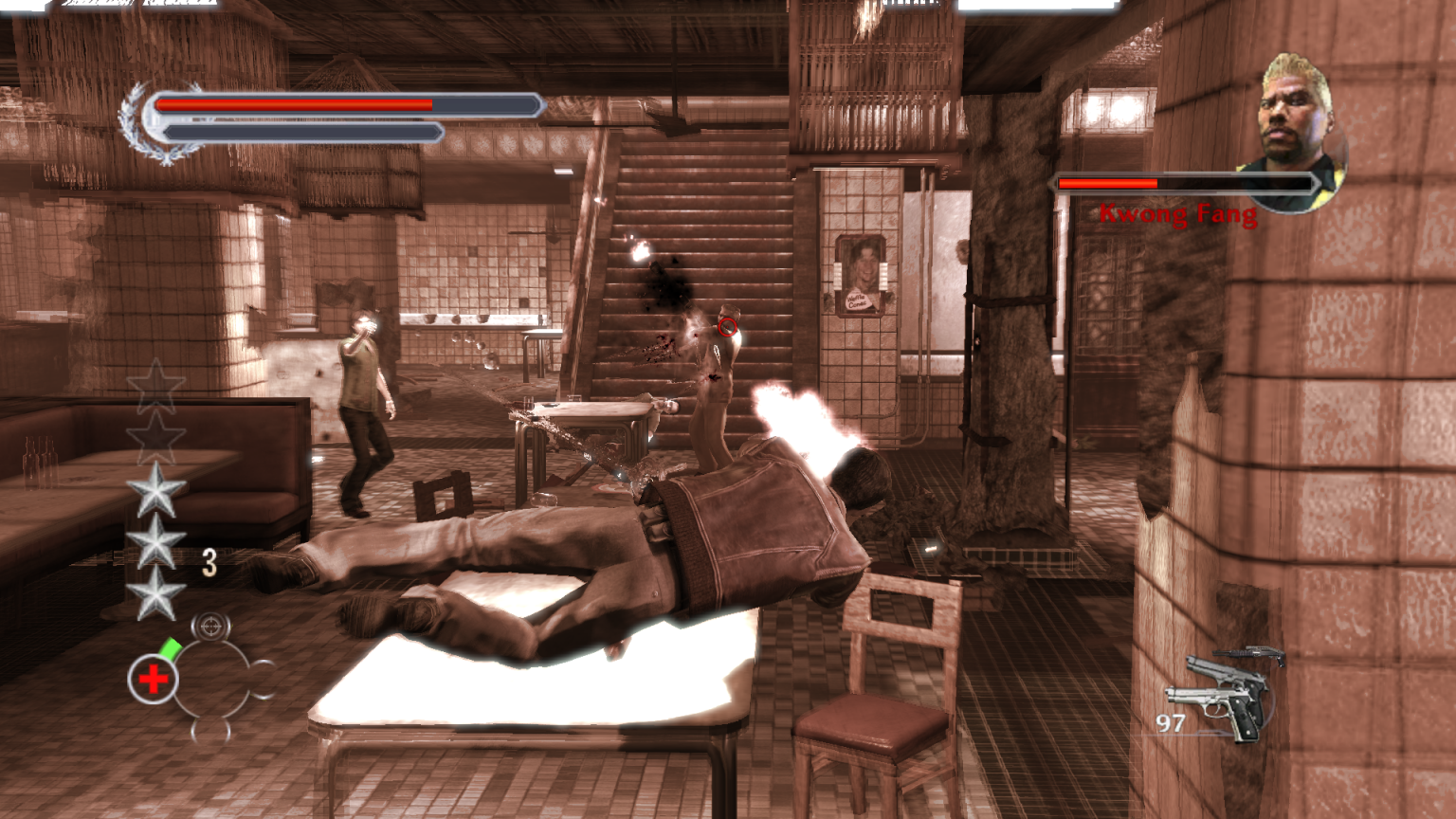The height and width of the screenshot is (819, 1456).
Task: Click the ammo count reading 97
Action: (x=1169, y=725)
